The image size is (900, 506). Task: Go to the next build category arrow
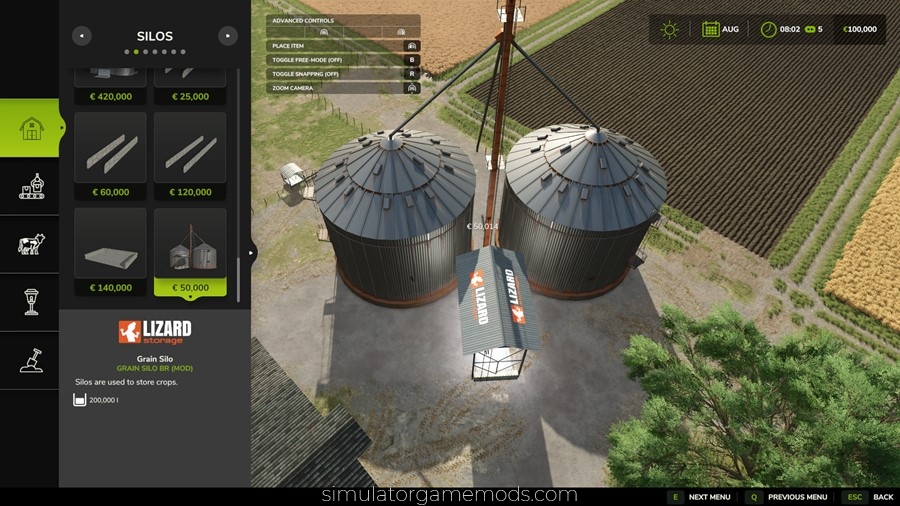pos(228,36)
